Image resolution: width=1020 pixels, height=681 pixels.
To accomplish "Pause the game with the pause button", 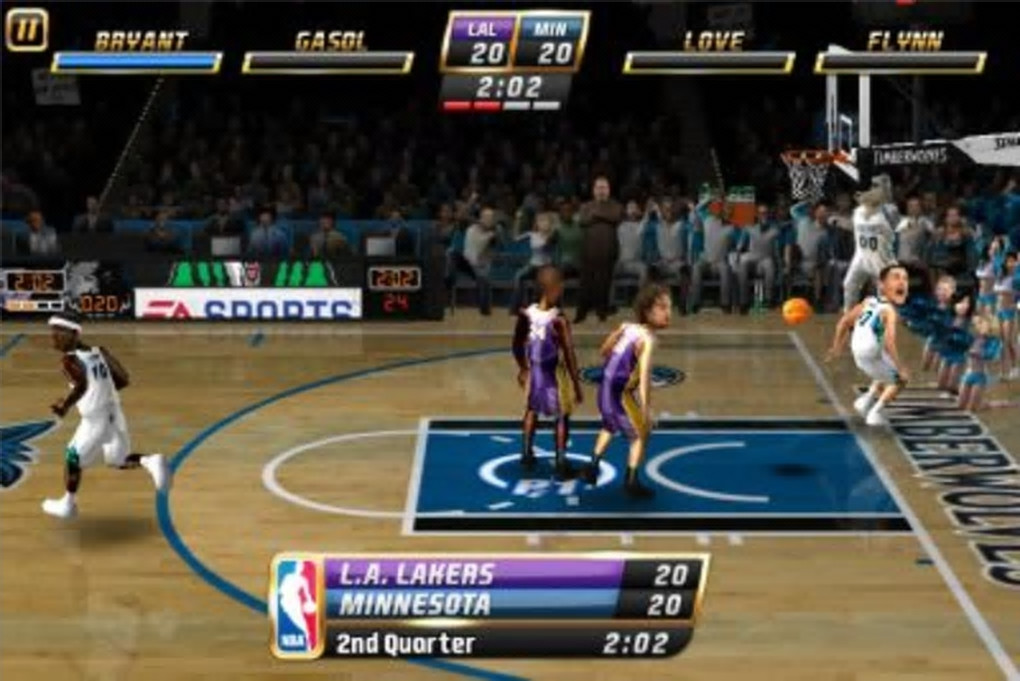I will click(26, 28).
